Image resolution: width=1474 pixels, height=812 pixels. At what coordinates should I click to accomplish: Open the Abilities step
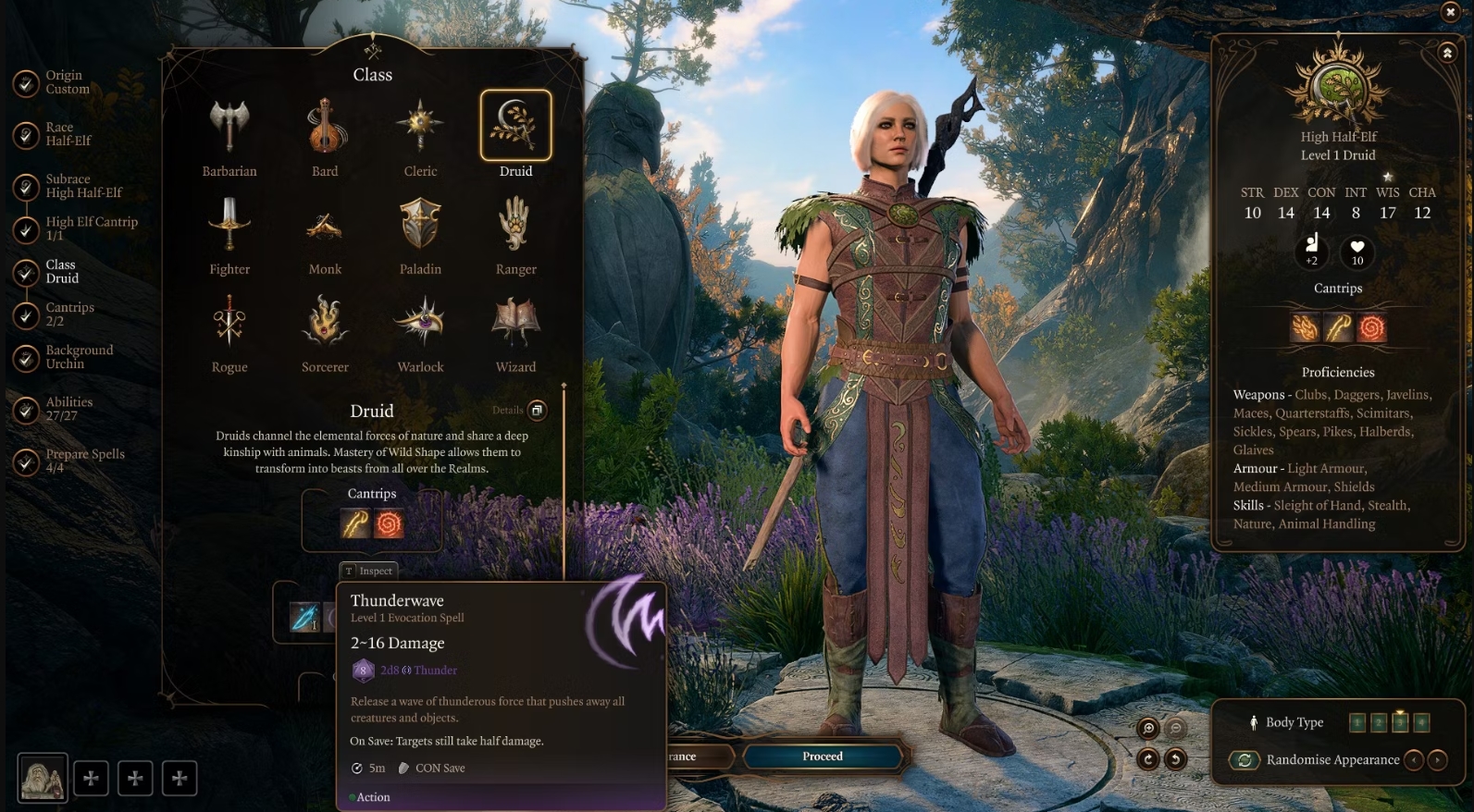tap(68, 409)
